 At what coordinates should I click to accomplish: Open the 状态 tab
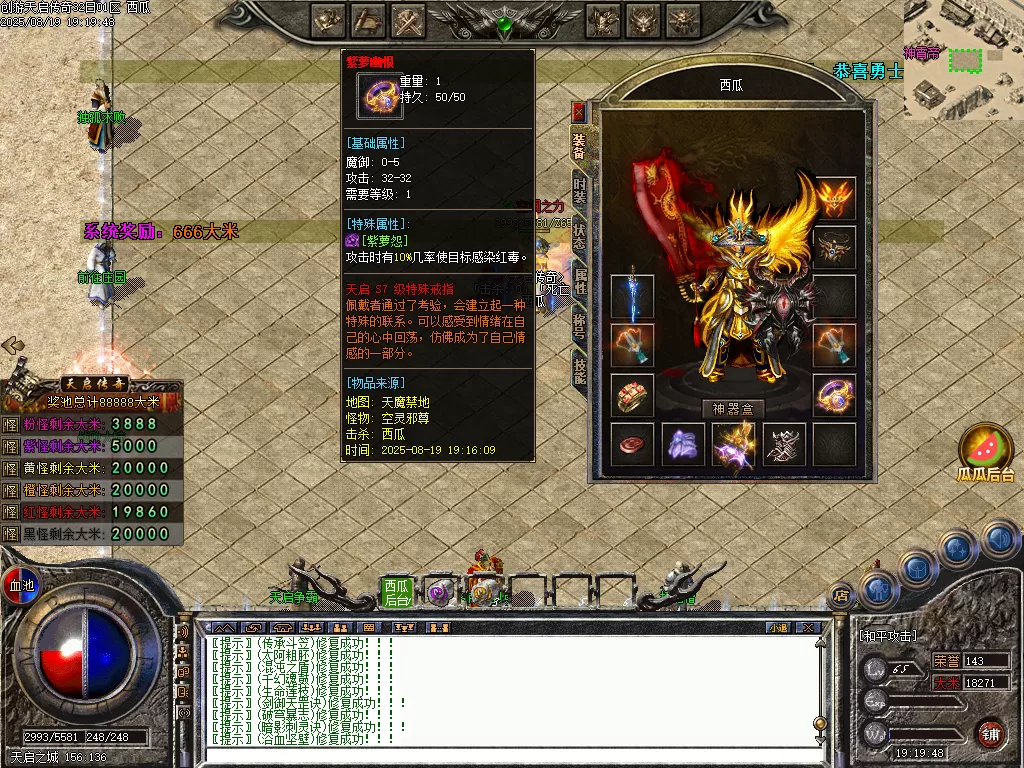coord(579,236)
